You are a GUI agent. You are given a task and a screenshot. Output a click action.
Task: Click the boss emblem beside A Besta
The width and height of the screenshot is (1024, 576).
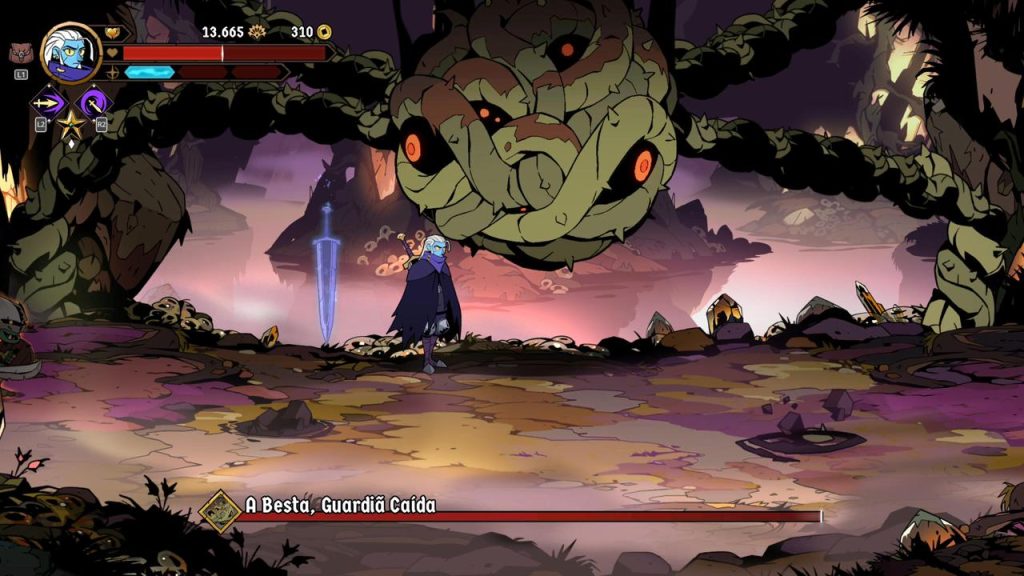coord(220,509)
